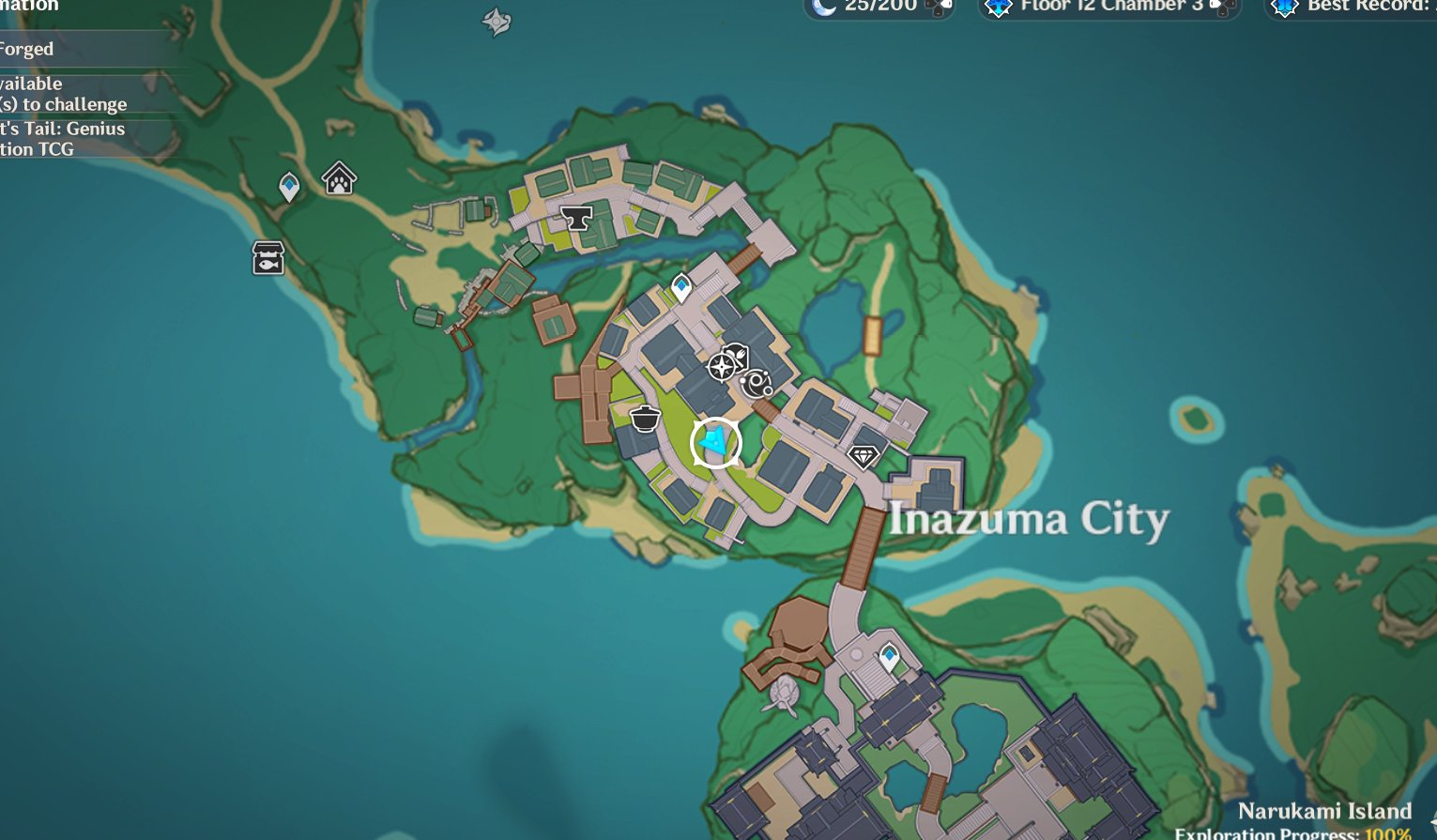Click the flower shop icon in city center
This screenshot has width=1437, height=840.
(721, 368)
